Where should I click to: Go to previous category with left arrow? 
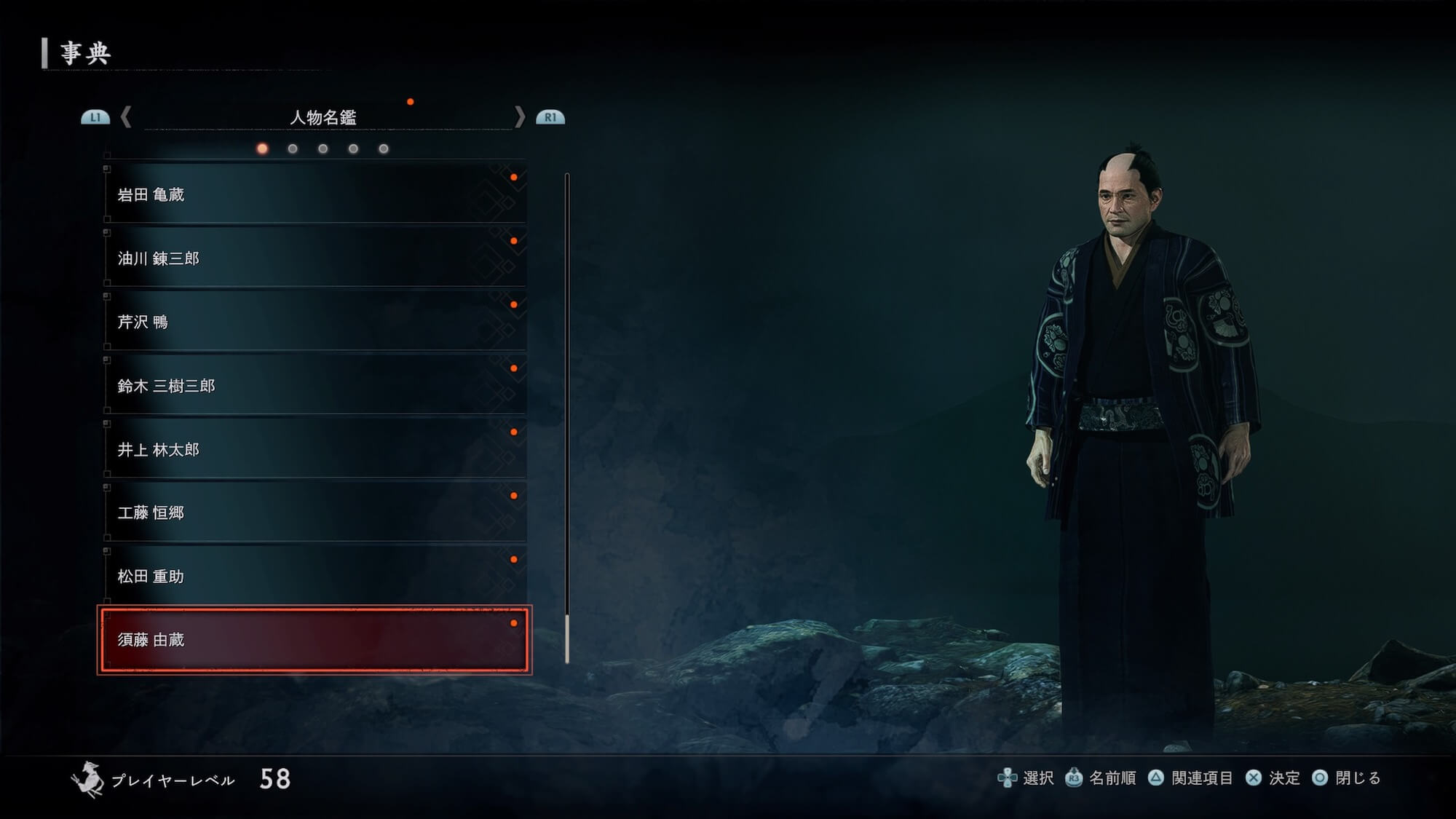point(126,117)
